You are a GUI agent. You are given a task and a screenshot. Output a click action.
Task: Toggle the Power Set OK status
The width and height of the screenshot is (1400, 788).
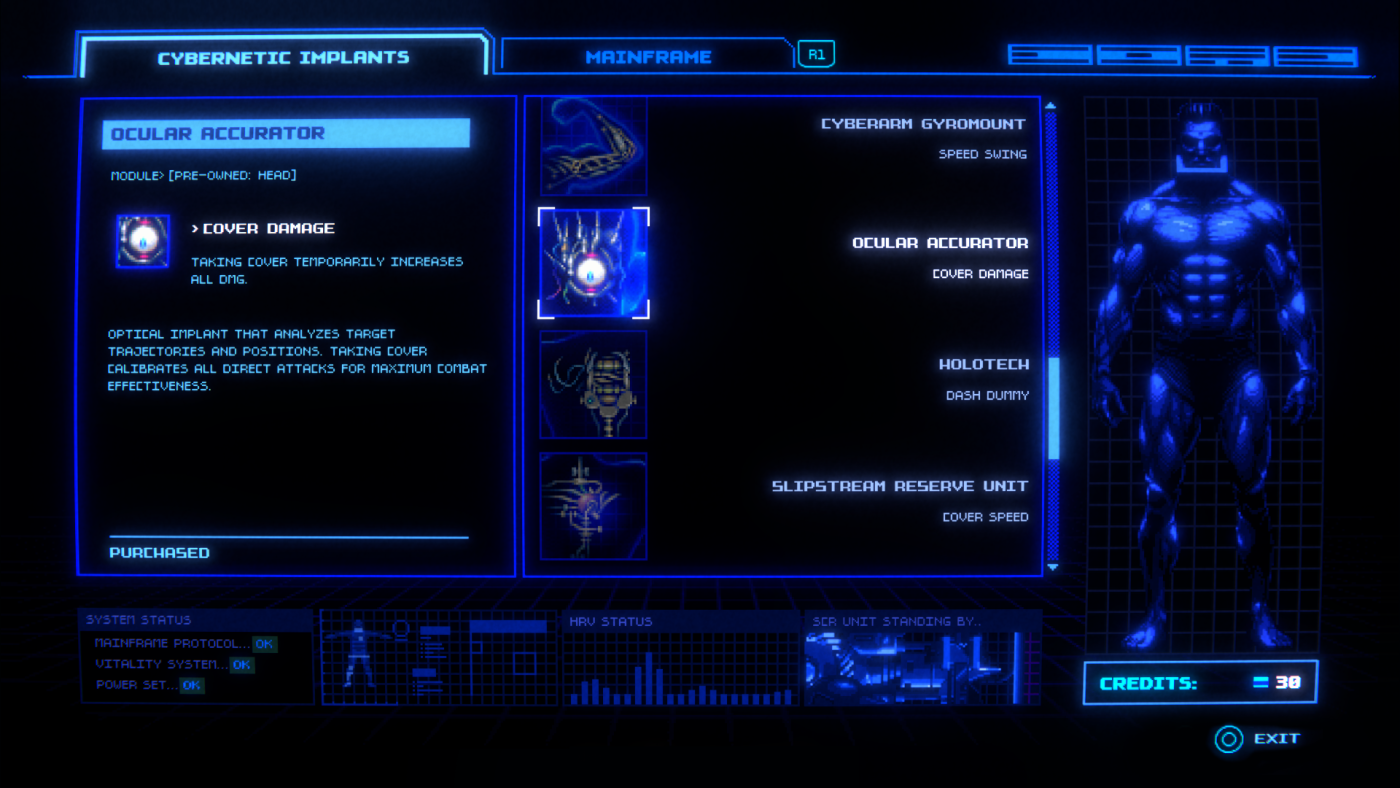click(x=191, y=685)
